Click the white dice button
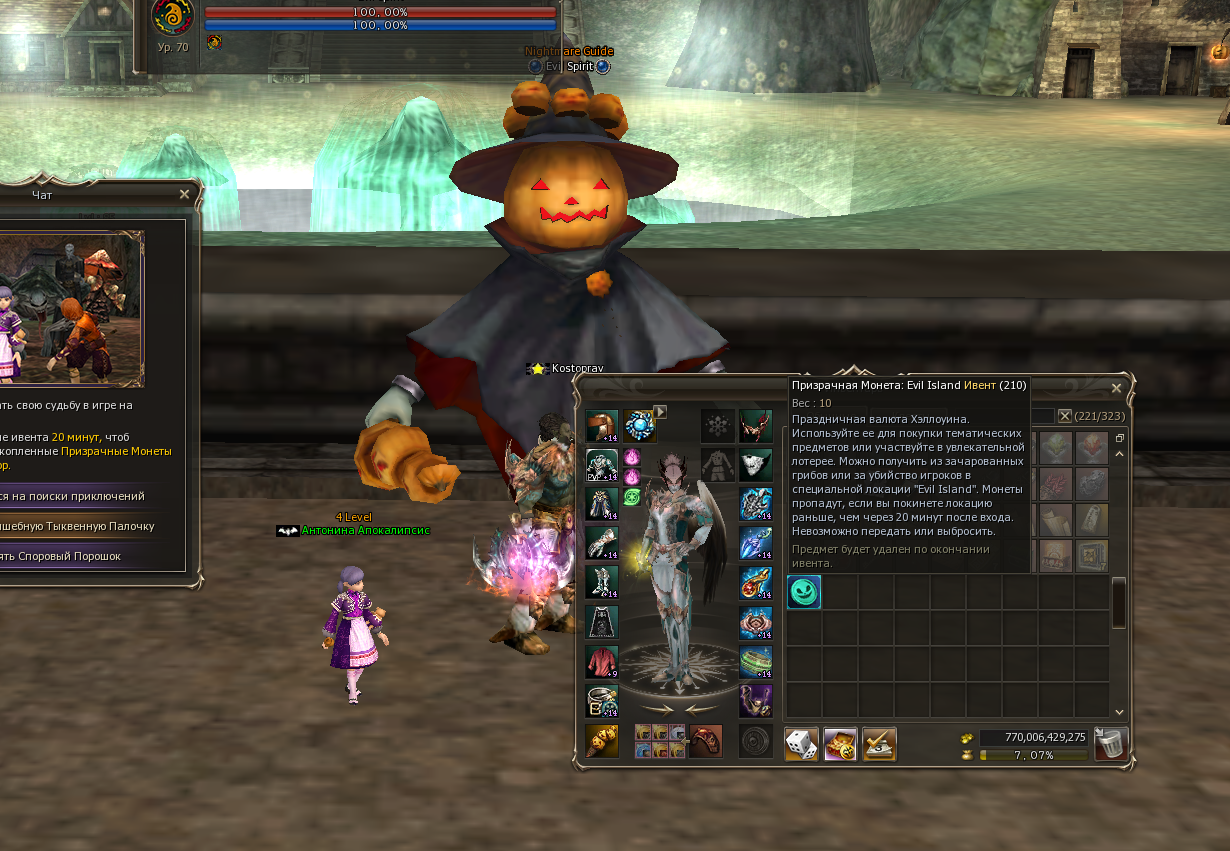The width and height of the screenshot is (1230, 851). tap(802, 743)
